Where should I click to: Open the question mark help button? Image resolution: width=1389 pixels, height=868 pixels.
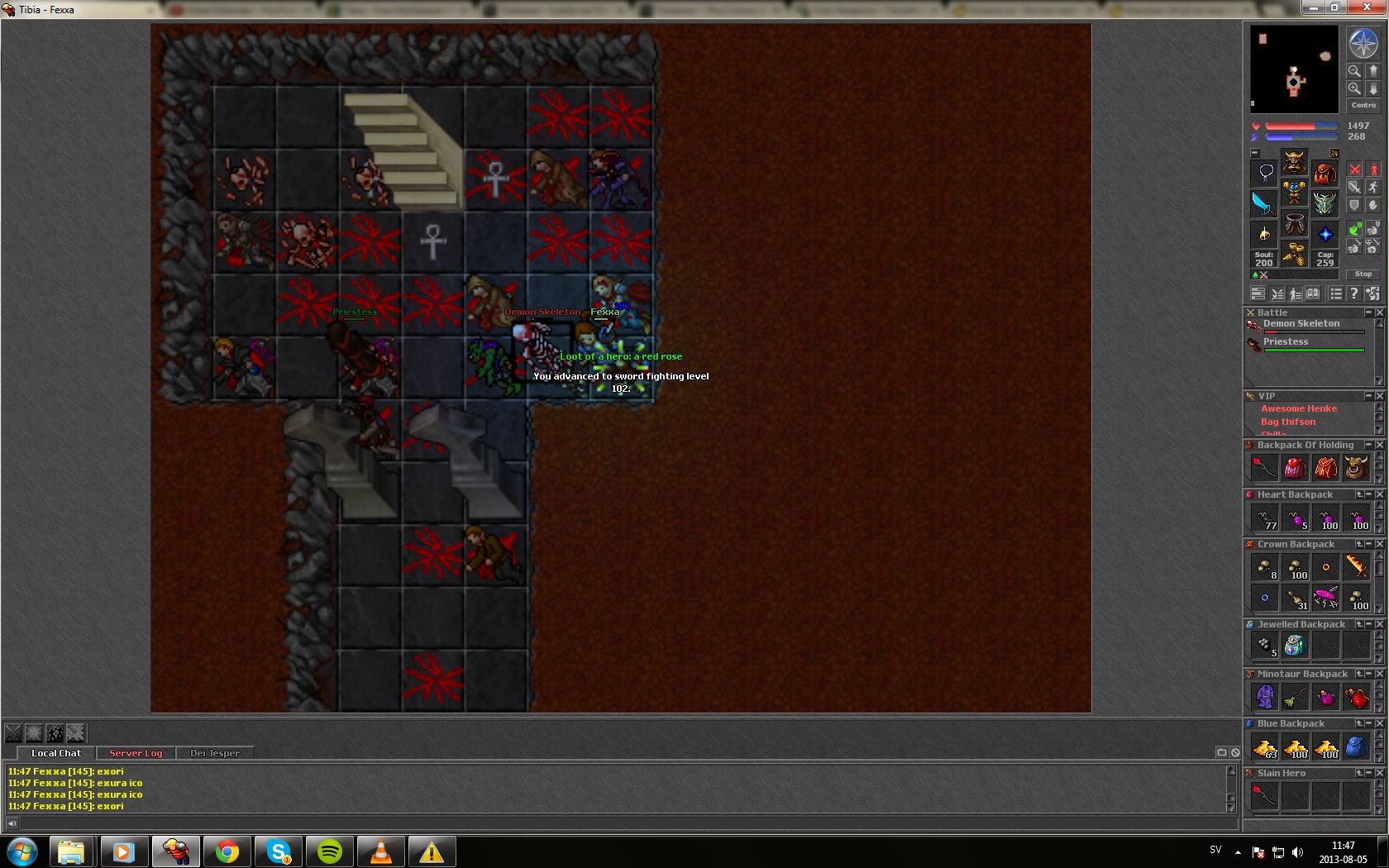tap(1353, 293)
